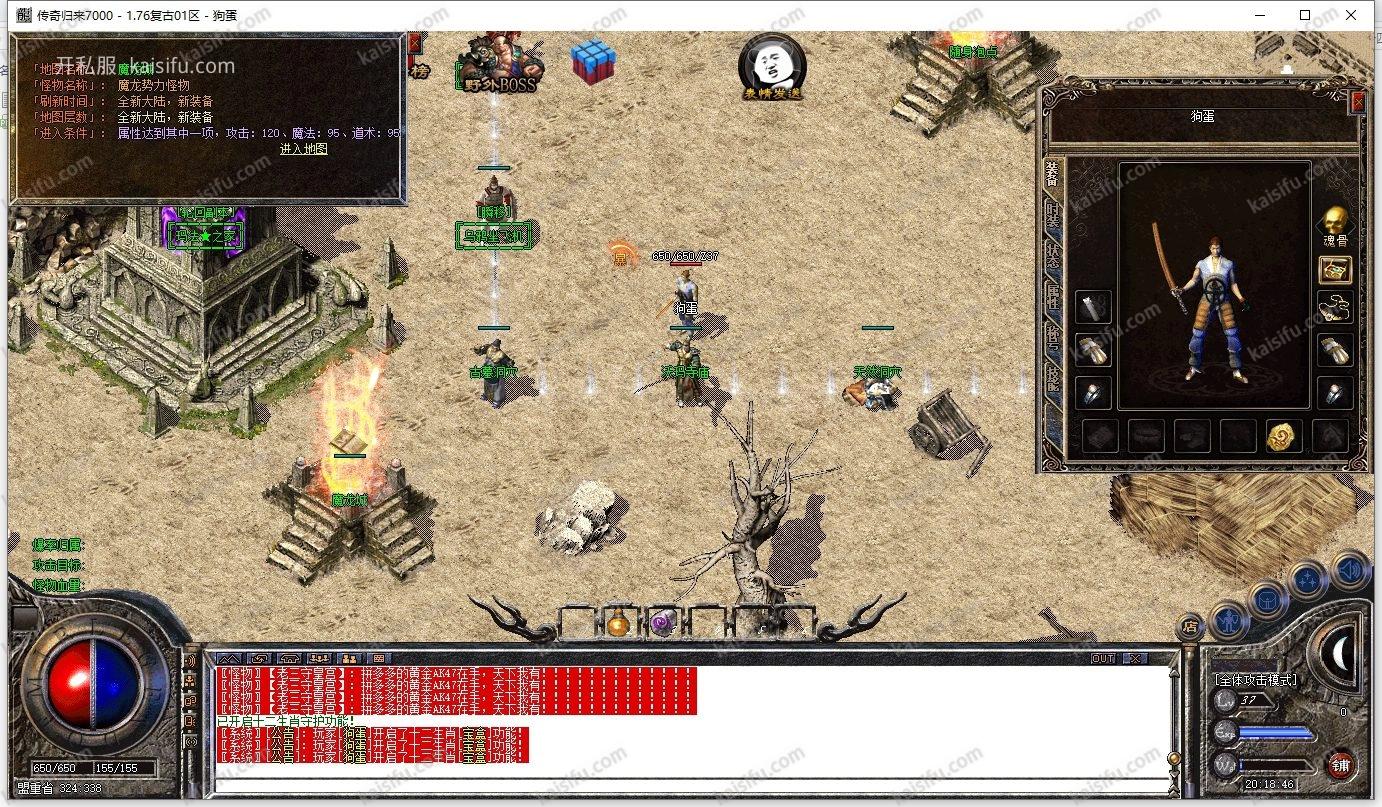Image resolution: width=1382 pixels, height=807 pixels.
Task: Use the purple scroll hotbar item
Action: (661, 625)
